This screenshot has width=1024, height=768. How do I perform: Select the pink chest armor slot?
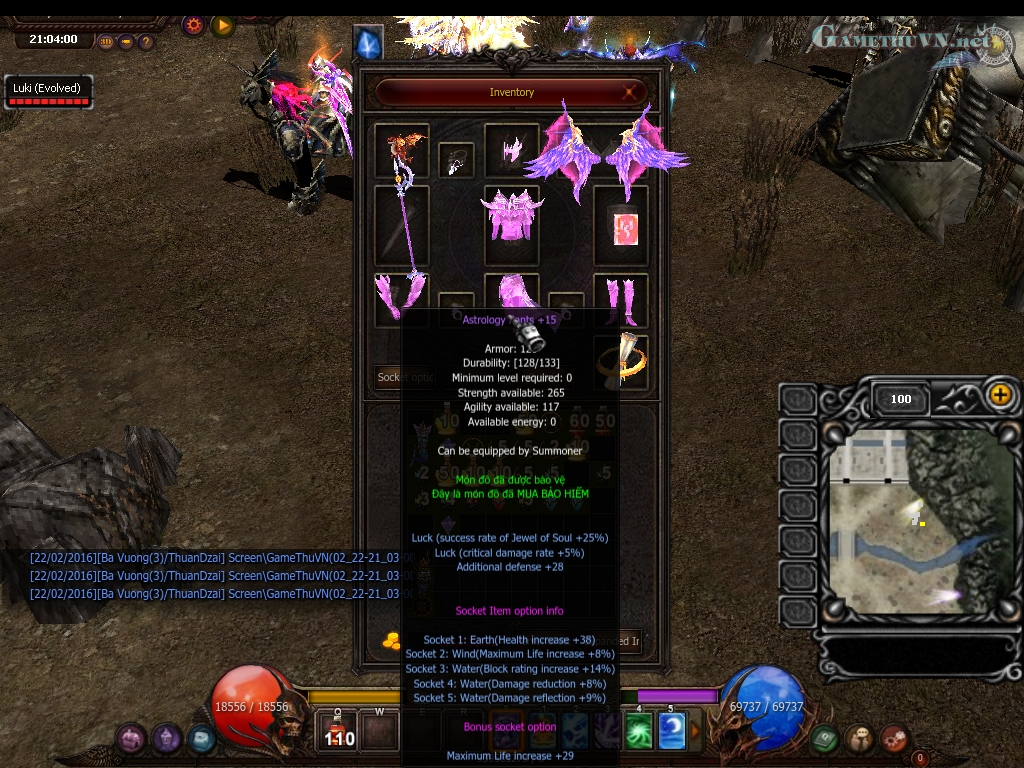tap(511, 217)
